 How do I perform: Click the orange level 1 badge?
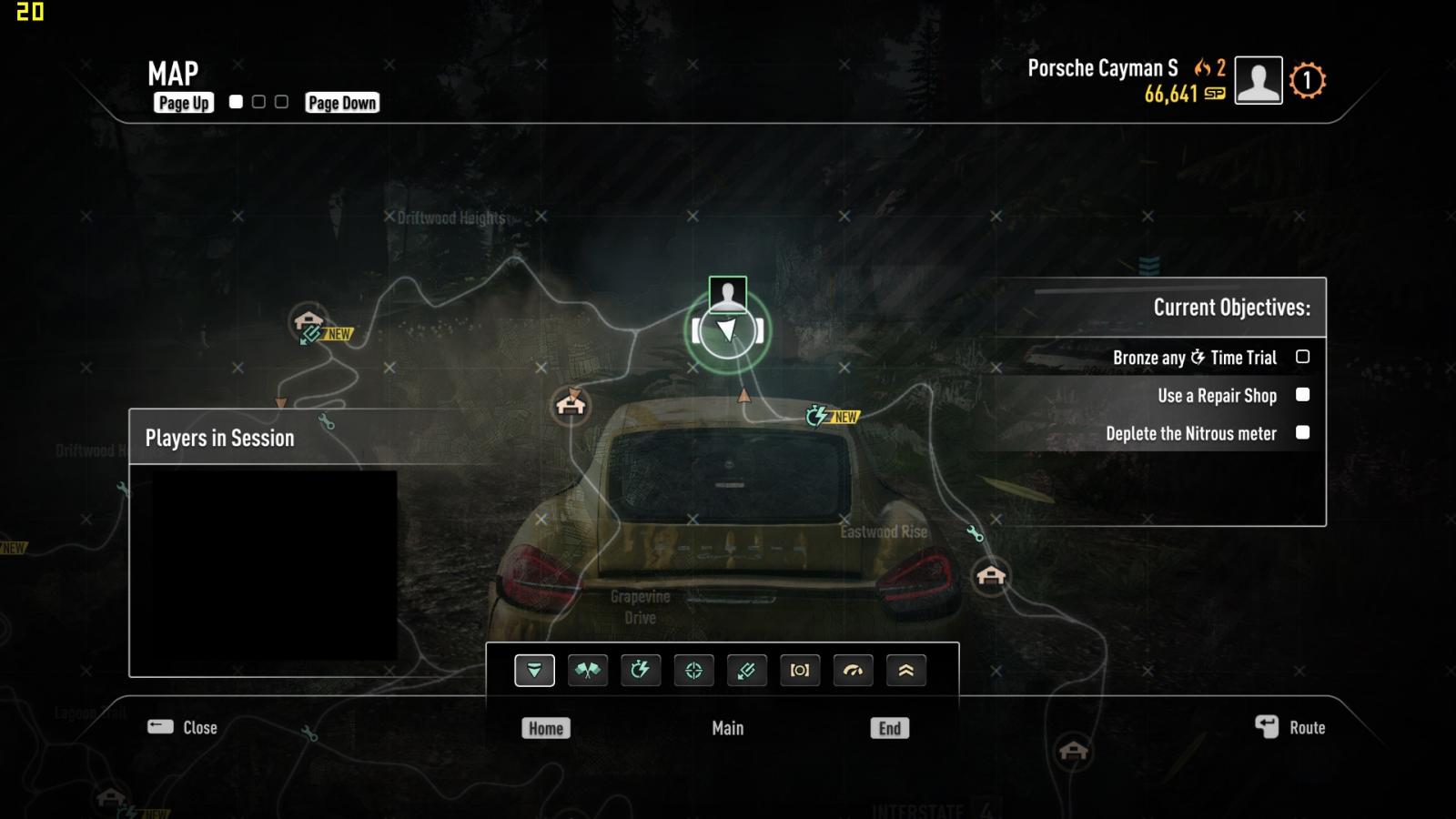coord(1308,81)
